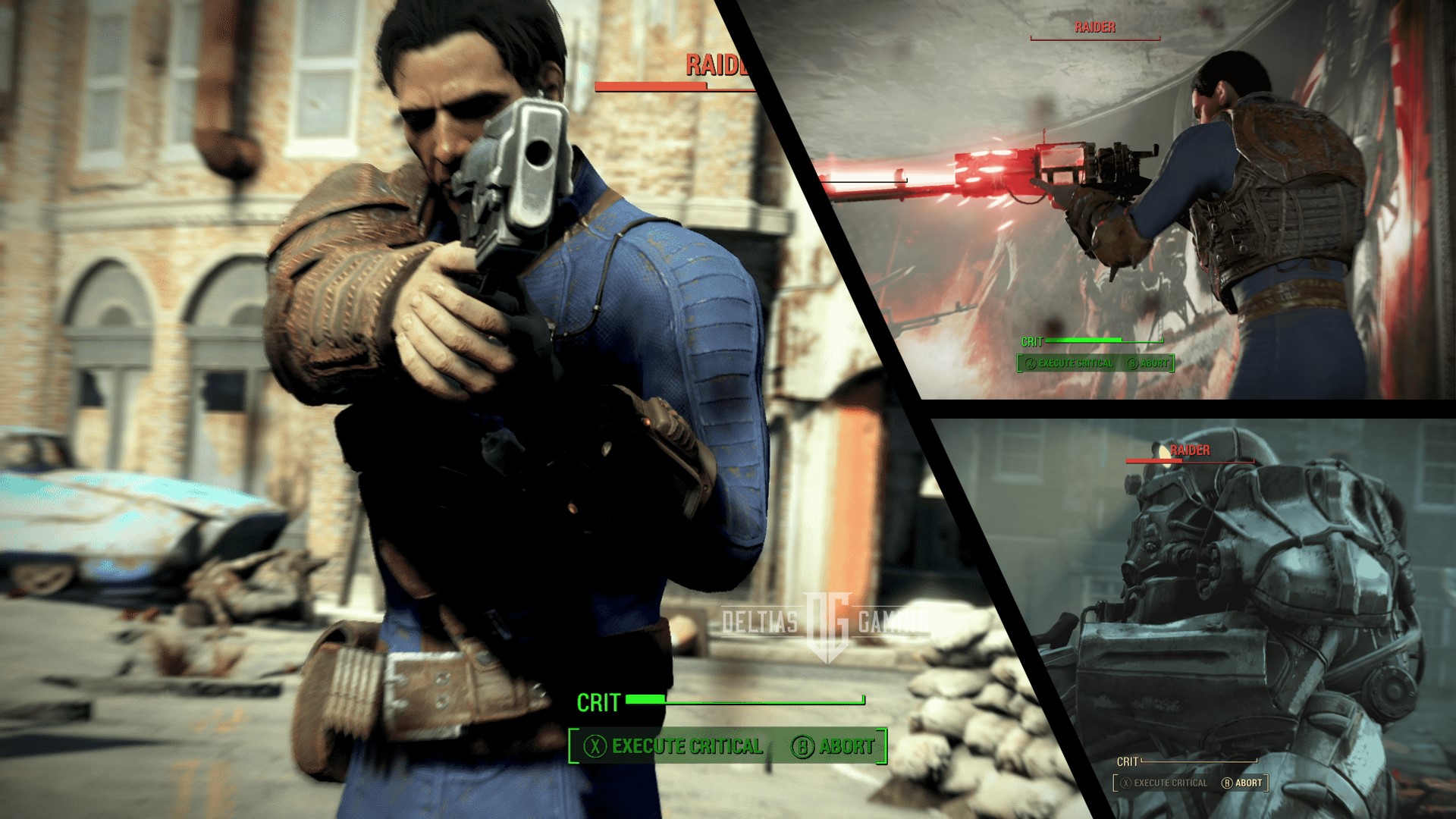Select the X icon in top-right panel

click(1030, 364)
